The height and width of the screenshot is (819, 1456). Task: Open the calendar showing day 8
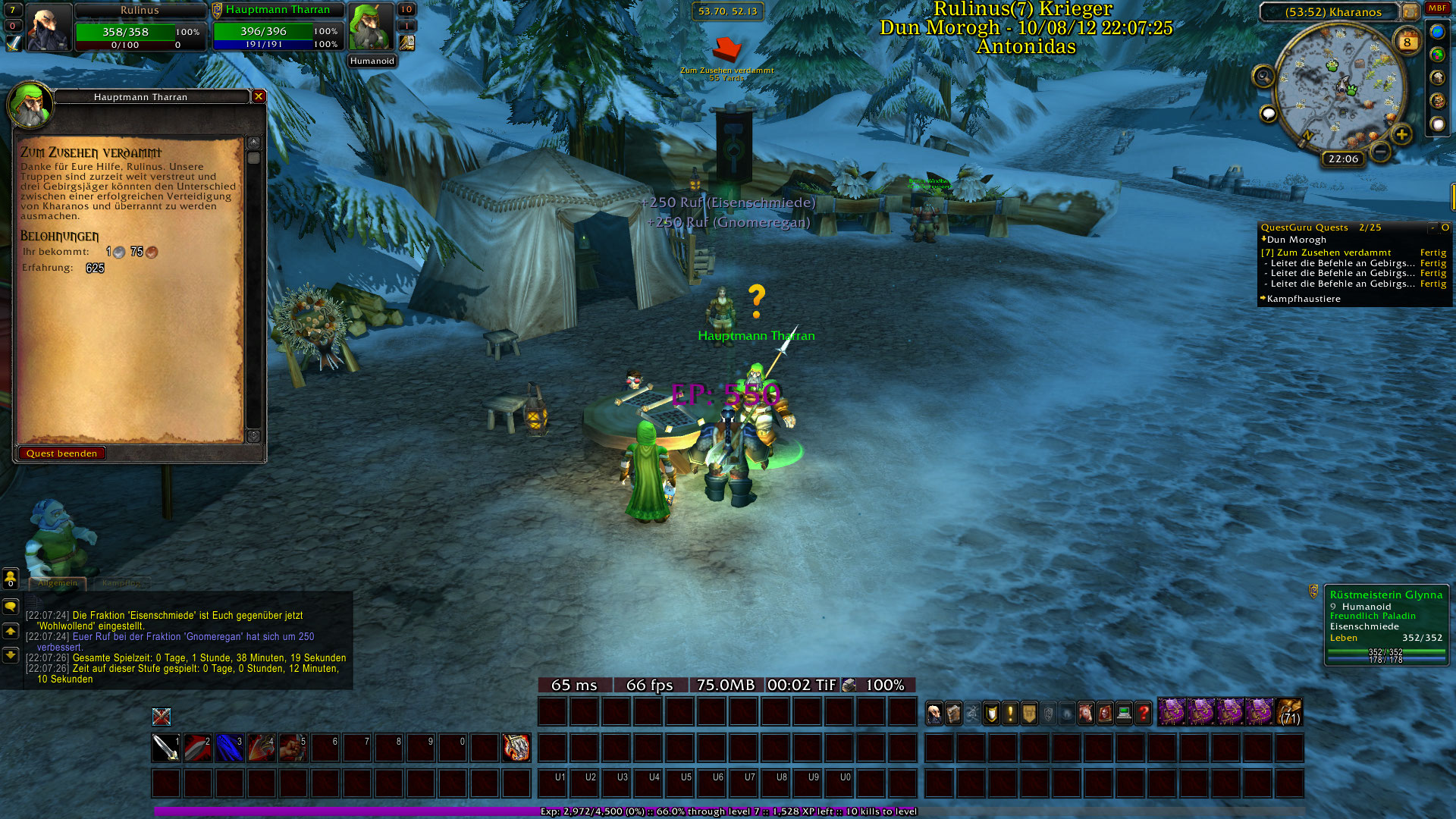point(1407,42)
